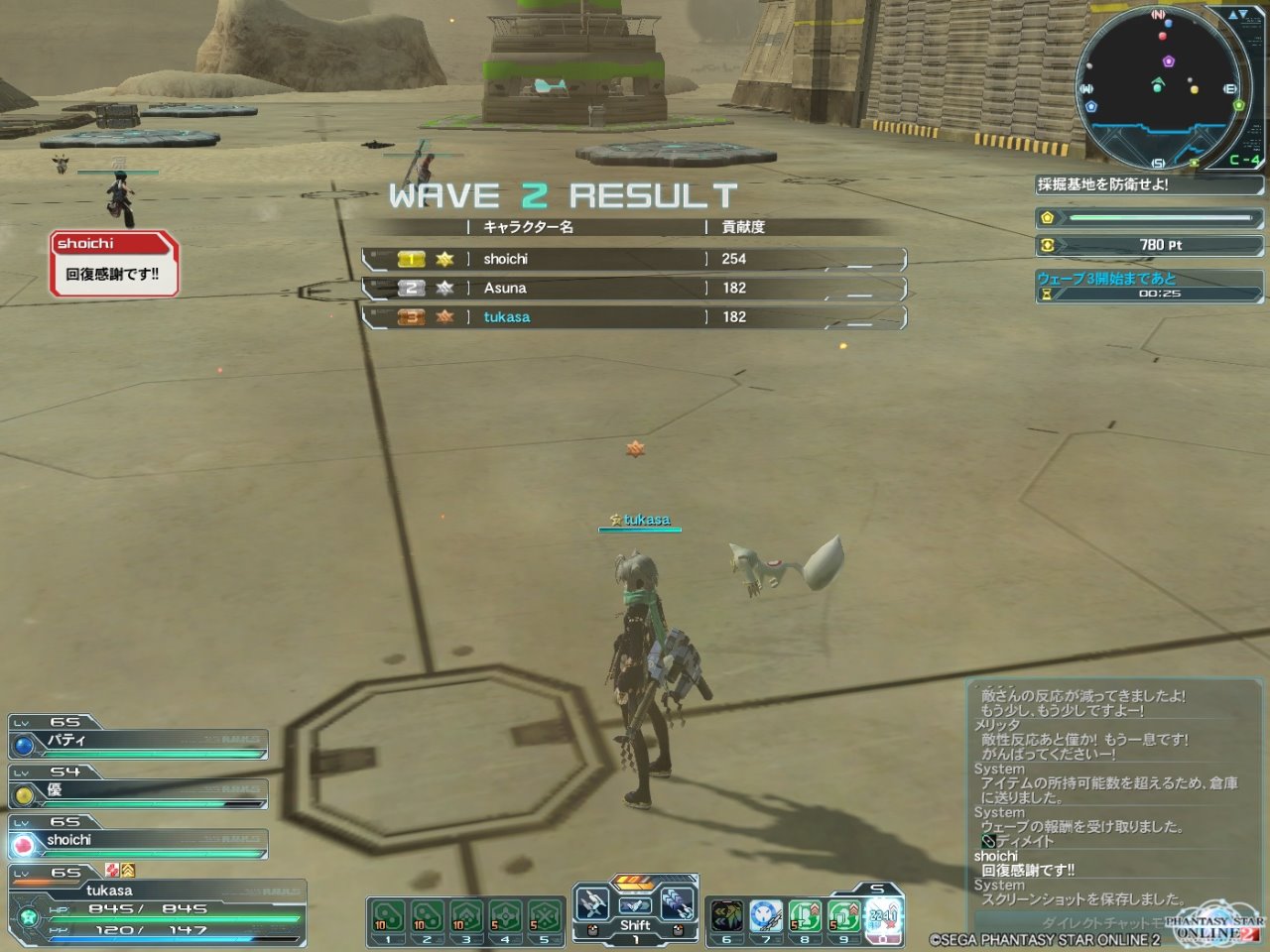Select the right weapon action icon
Screen dimensions: 1270x952
[x=677, y=904]
